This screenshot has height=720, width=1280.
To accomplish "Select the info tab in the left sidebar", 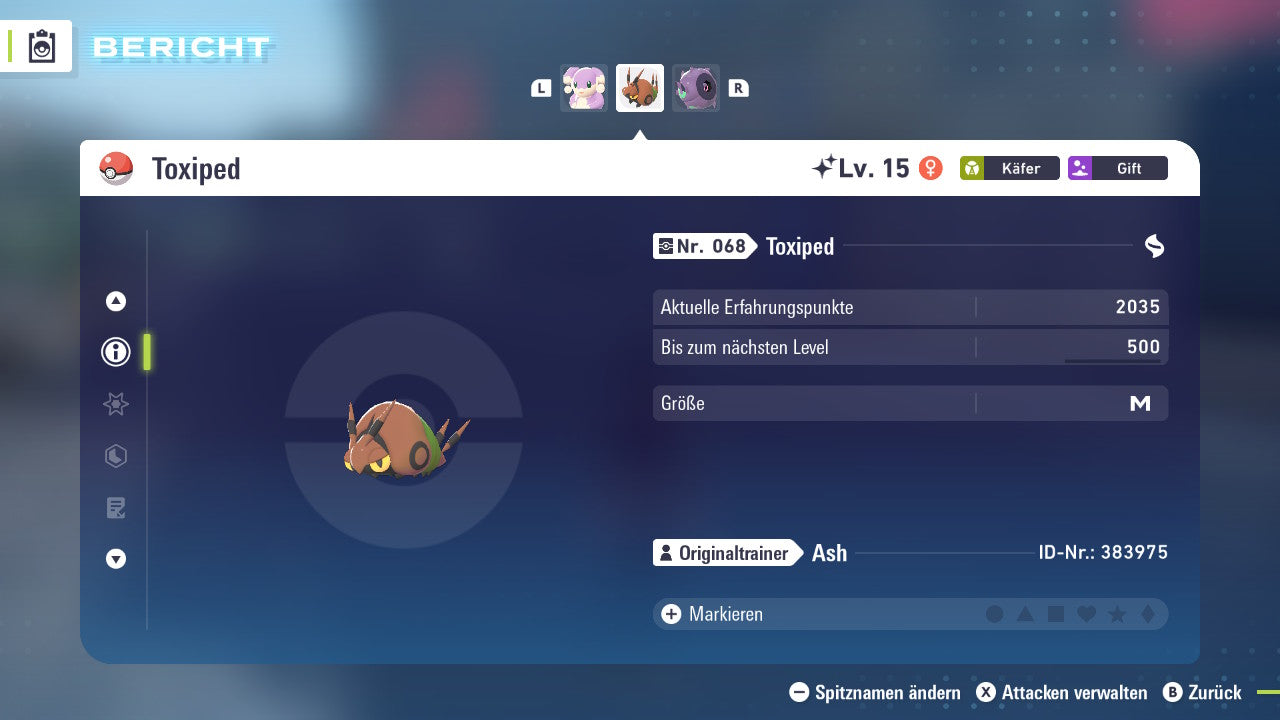I will pyautogui.click(x=115, y=352).
